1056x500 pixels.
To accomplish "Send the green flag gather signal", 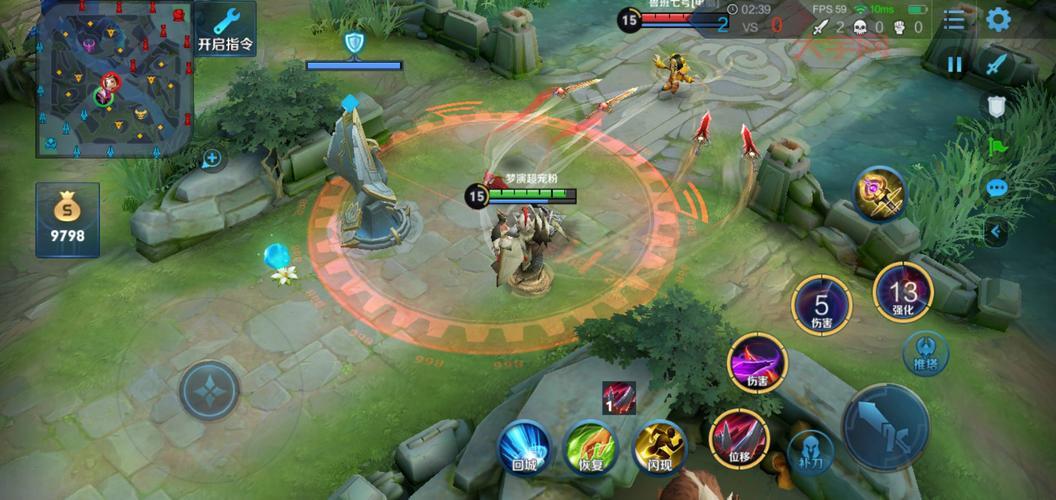I will pyautogui.click(x=996, y=147).
